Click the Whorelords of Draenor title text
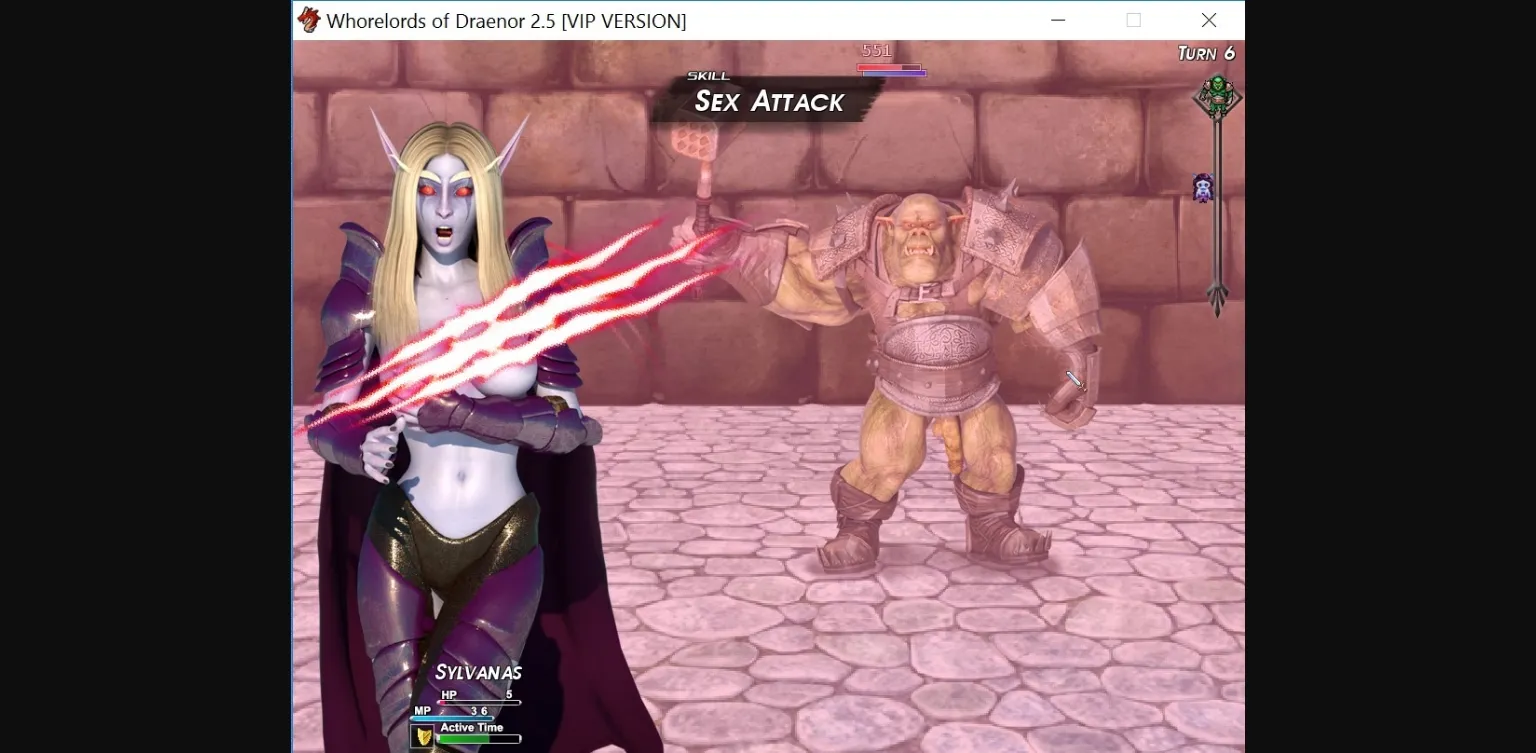 [505, 20]
